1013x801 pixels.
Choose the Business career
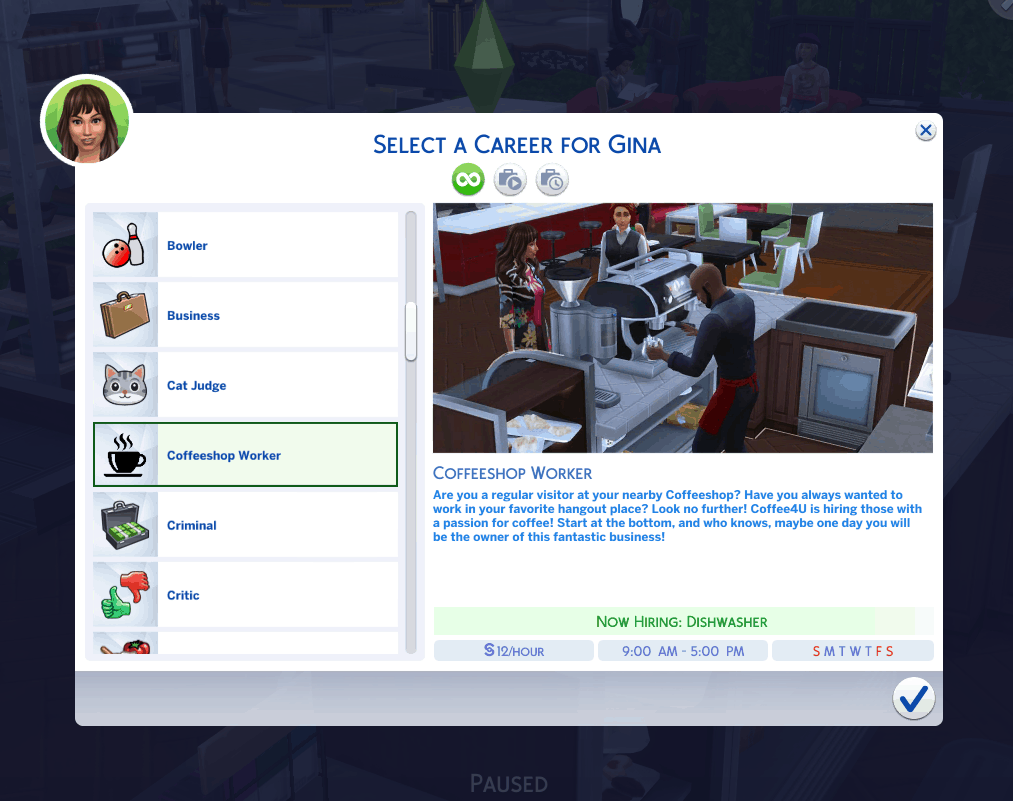(245, 316)
